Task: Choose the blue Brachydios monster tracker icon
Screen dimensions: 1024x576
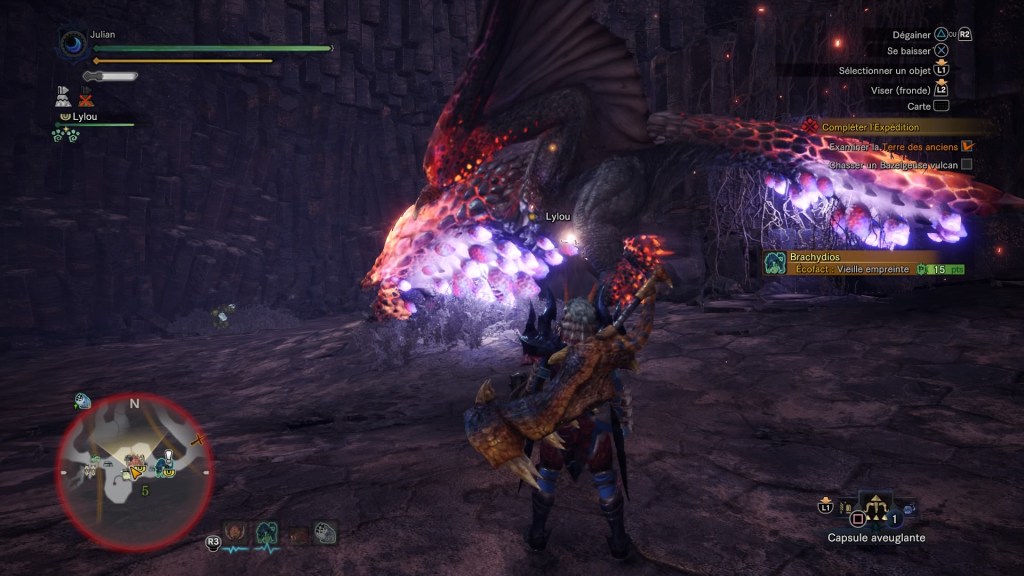Action: [x=267, y=533]
